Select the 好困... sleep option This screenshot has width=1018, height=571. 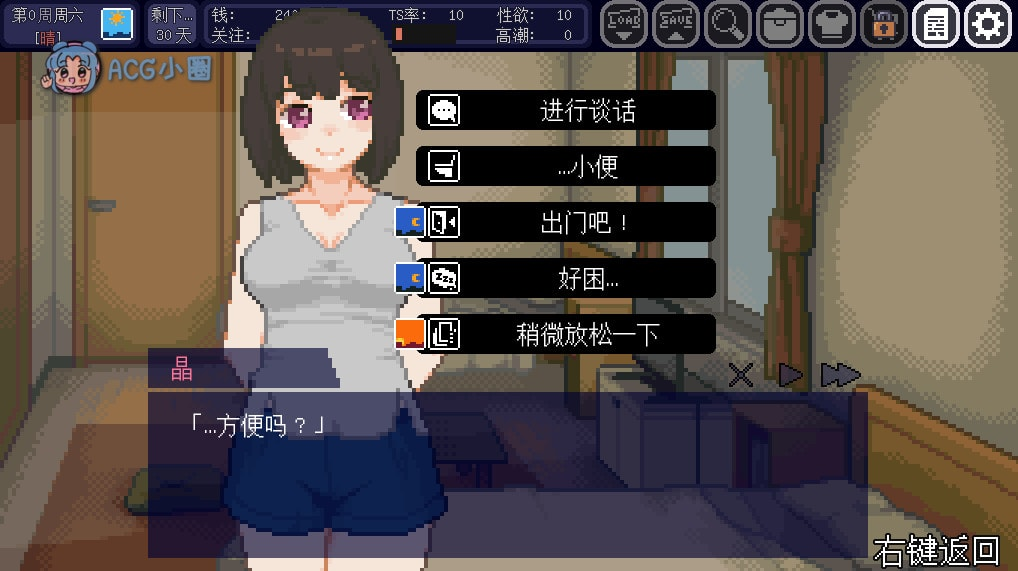pos(566,278)
